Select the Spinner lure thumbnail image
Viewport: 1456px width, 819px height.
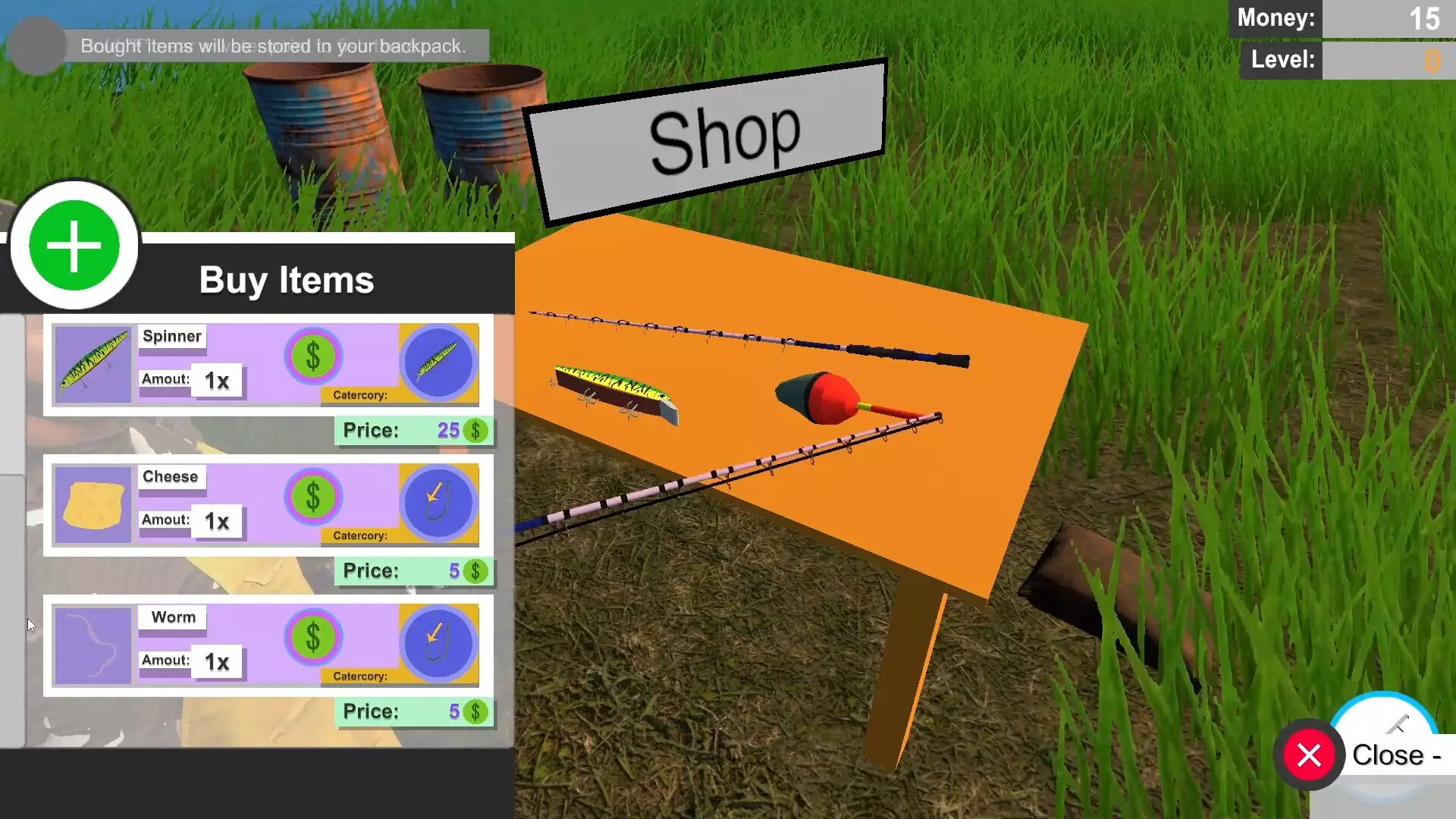[x=93, y=364]
